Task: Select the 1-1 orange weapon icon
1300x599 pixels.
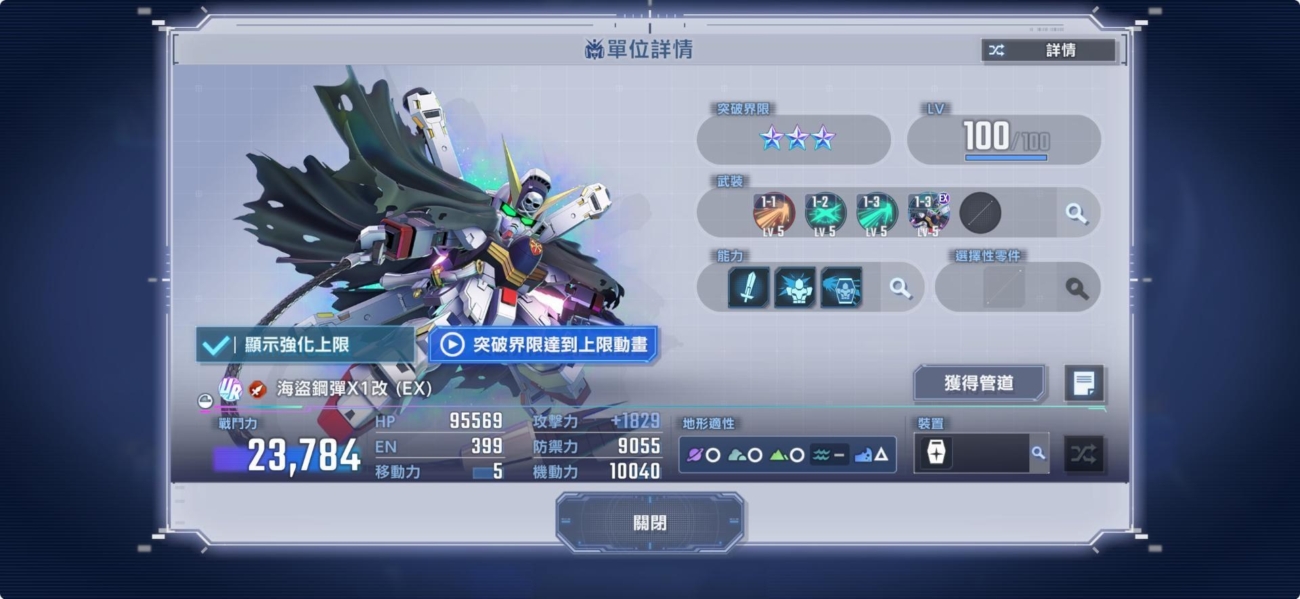Action: point(773,212)
